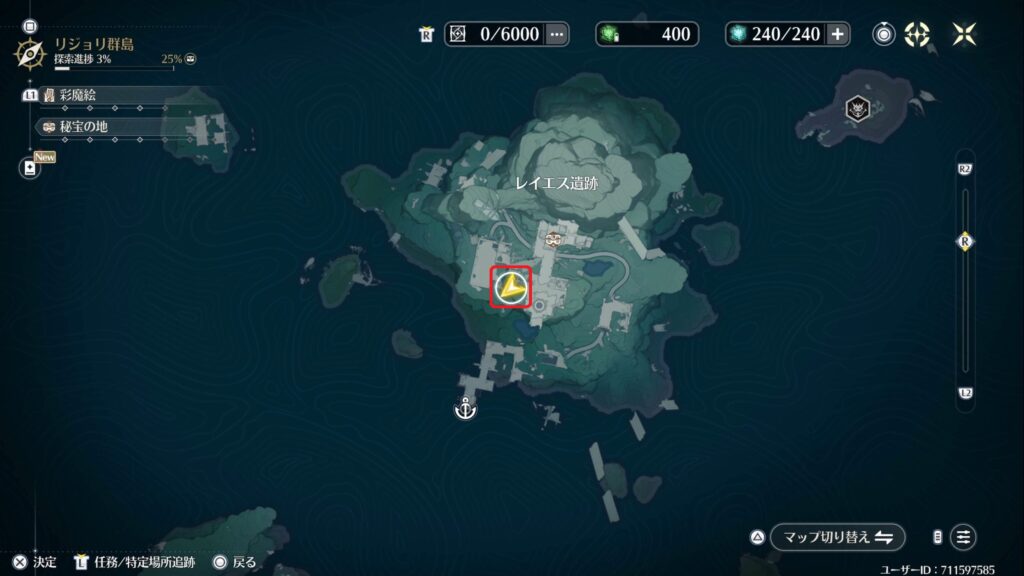This screenshot has width=1024, height=576.
Task: Click the circular ring icon at top right
Action: pyautogui.click(x=884, y=34)
